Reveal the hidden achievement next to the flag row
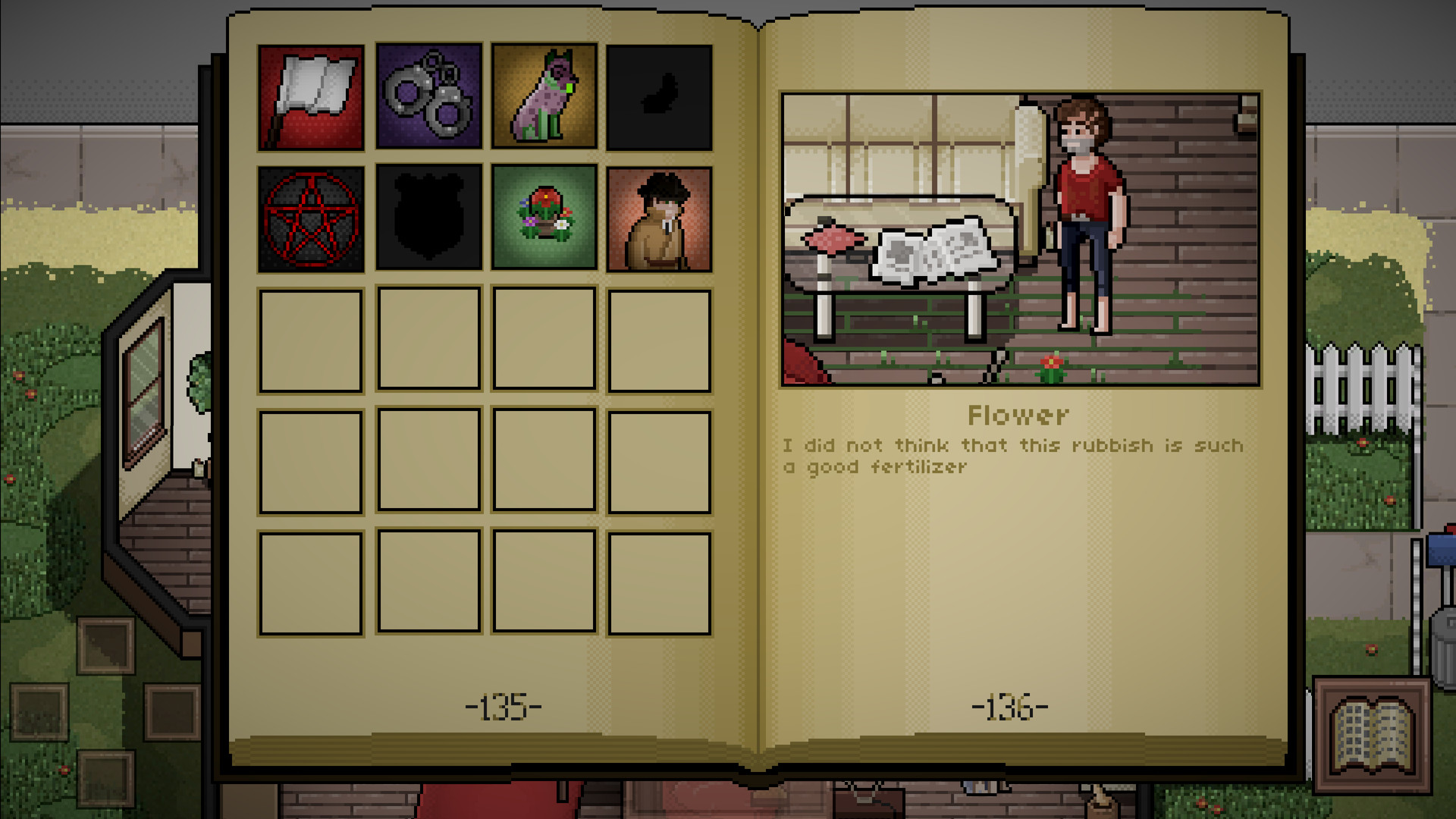Image resolution: width=1456 pixels, height=819 pixels. [659, 96]
